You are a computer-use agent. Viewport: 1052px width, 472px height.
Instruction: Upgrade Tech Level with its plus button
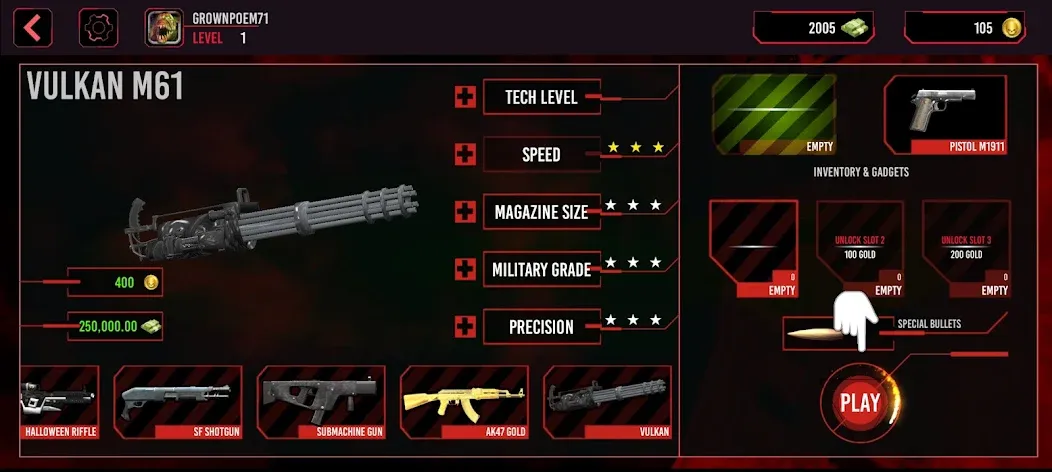(465, 97)
